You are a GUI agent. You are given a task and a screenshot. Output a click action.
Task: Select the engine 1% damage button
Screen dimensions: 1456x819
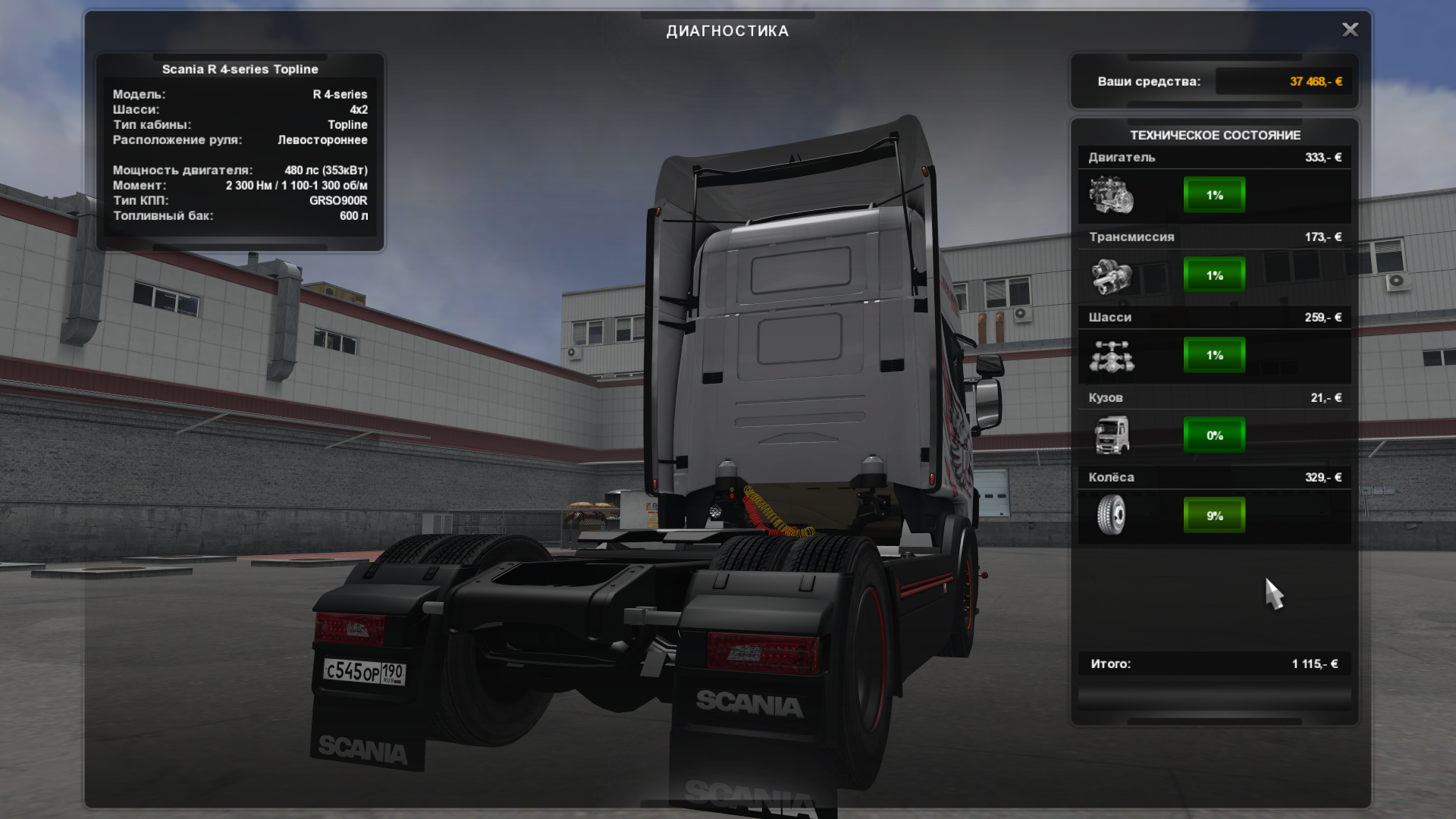click(1214, 195)
